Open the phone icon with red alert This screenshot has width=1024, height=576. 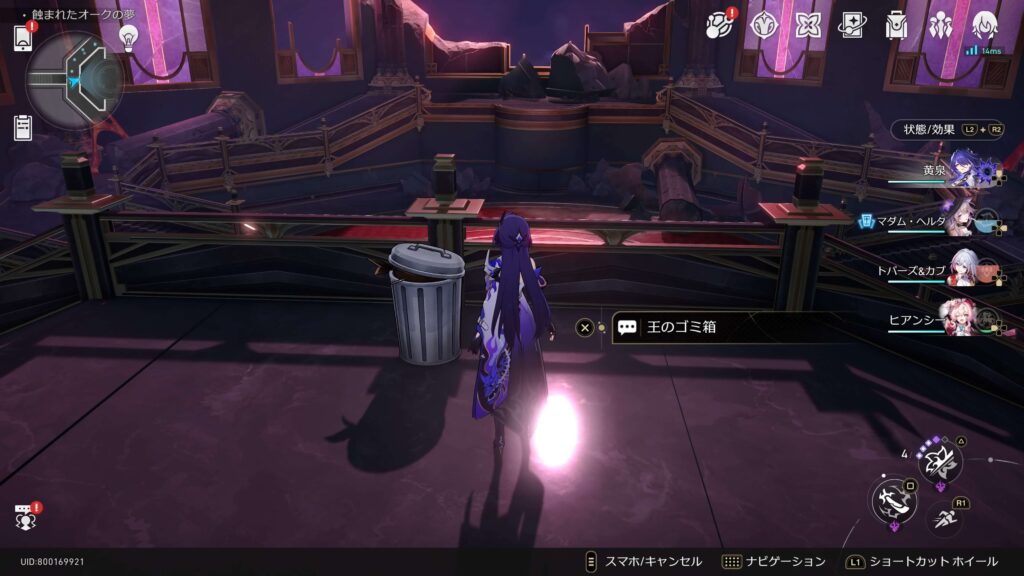pos(23,38)
